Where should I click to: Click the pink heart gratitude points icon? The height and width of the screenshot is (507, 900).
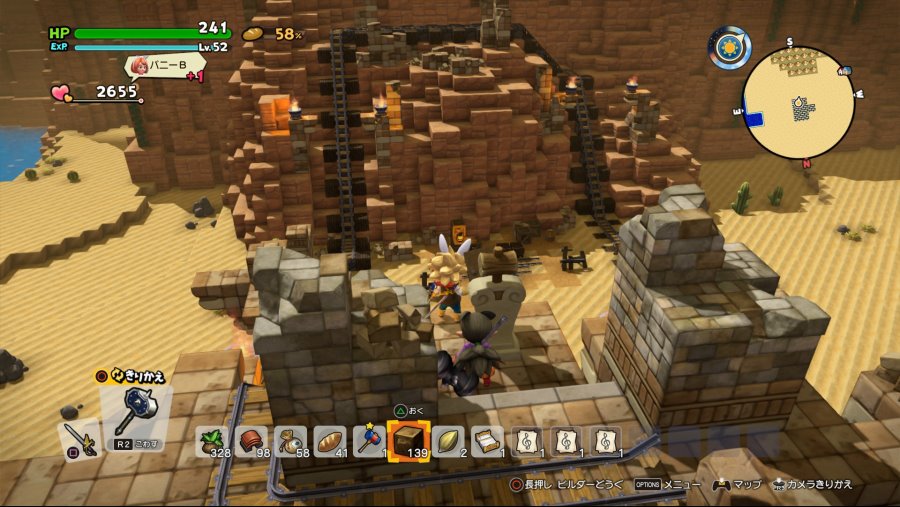63,93
